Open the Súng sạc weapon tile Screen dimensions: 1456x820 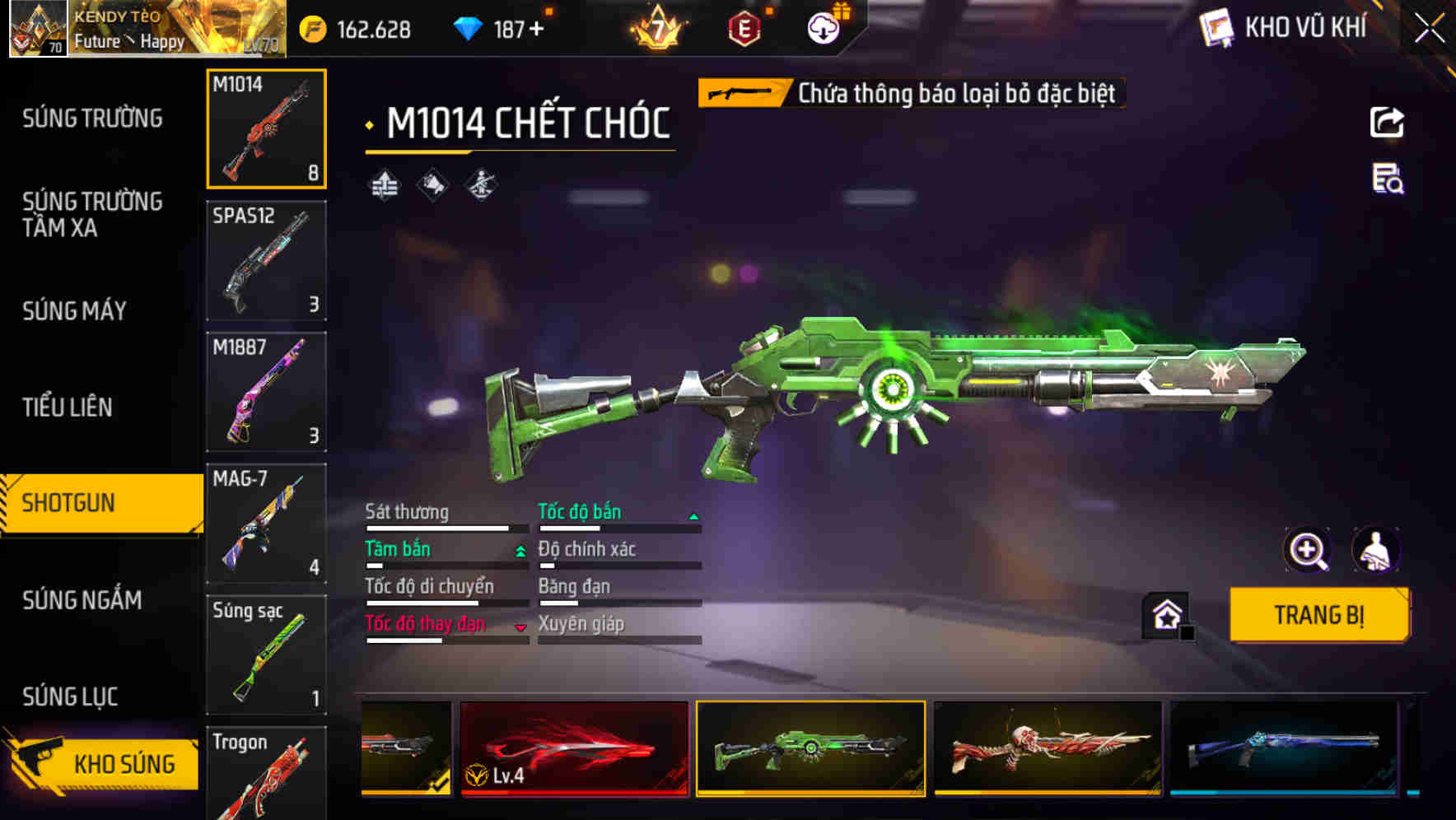(266, 655)
